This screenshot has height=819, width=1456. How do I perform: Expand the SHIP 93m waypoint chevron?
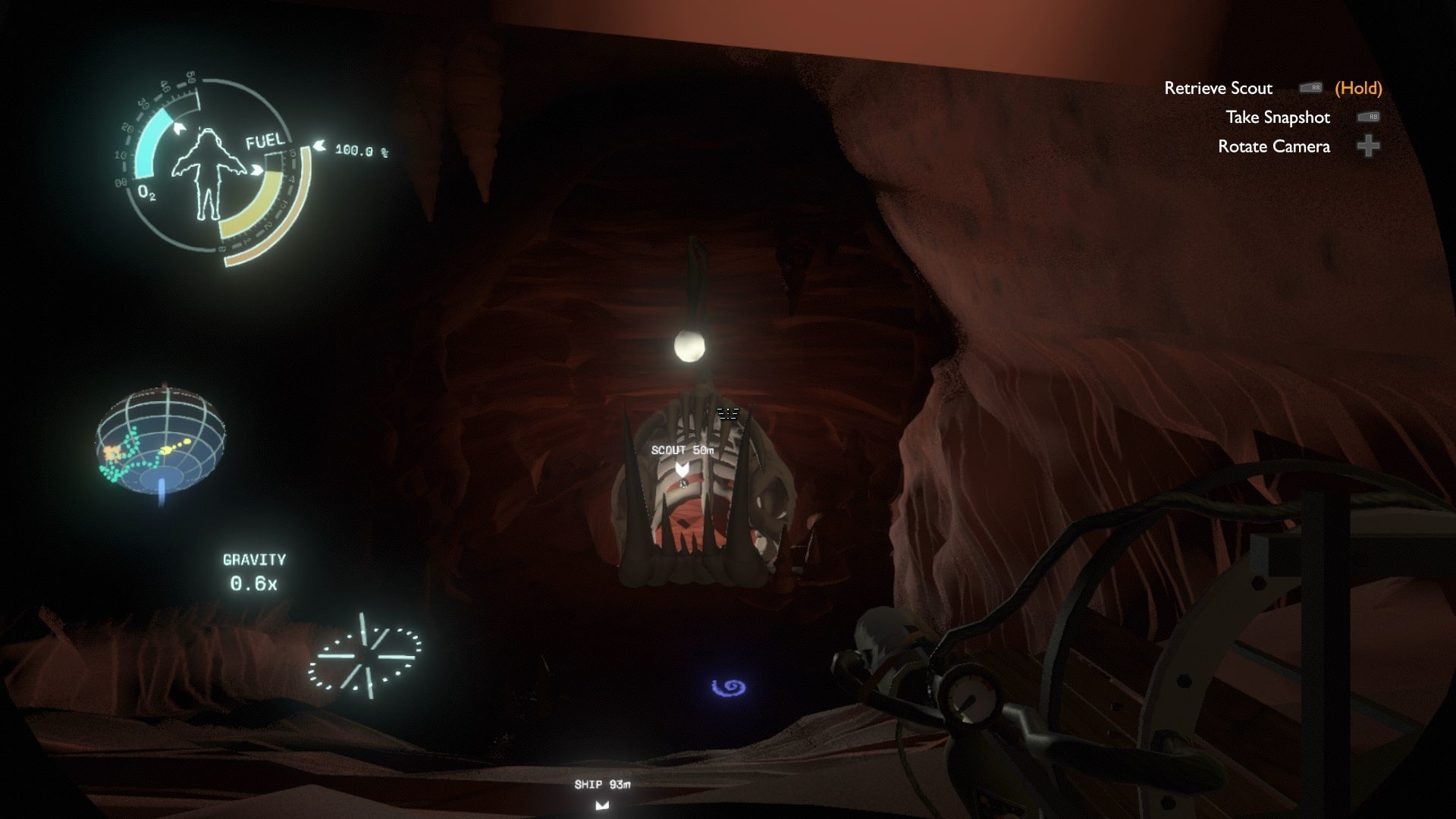604,804
